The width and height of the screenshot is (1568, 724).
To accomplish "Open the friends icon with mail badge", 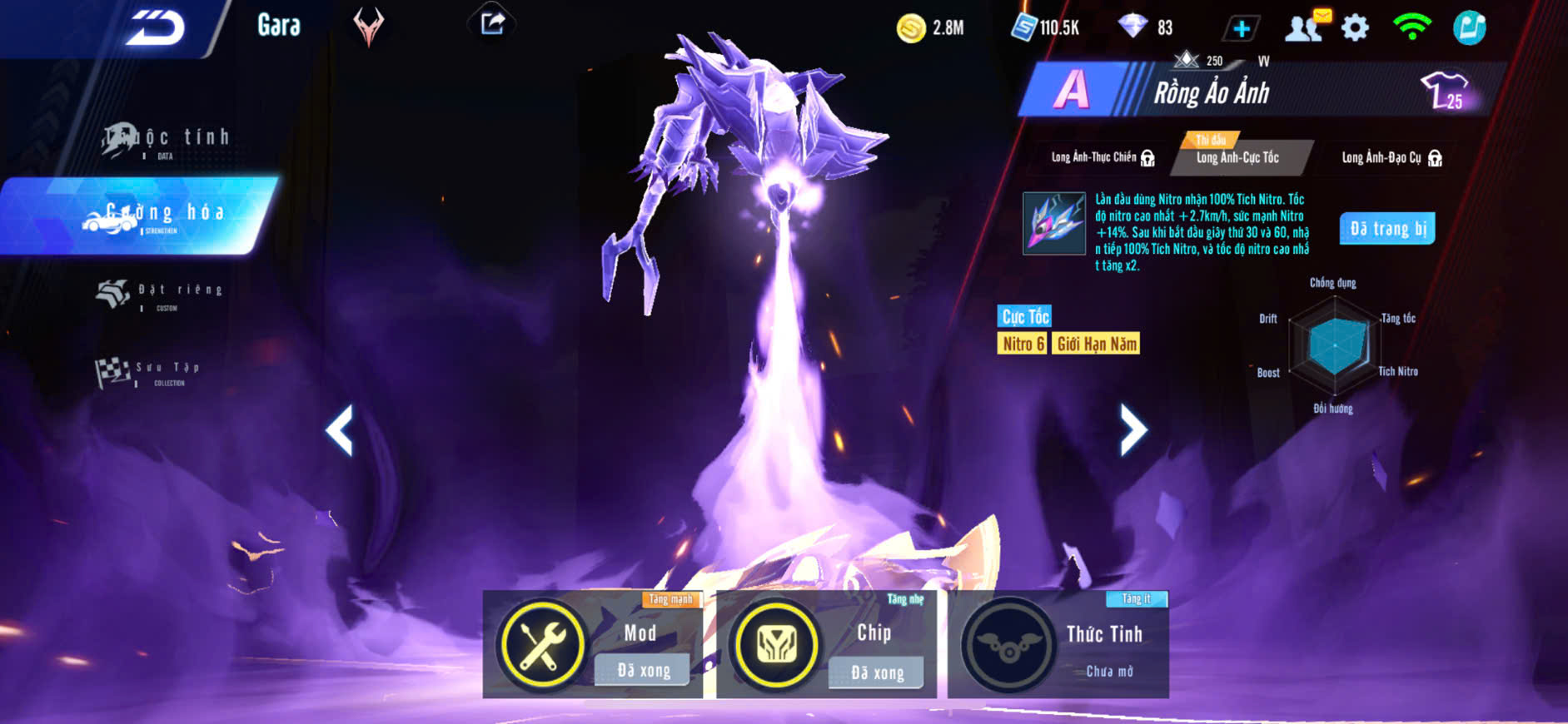I will pyautogui.click(x=1306, y=27).
